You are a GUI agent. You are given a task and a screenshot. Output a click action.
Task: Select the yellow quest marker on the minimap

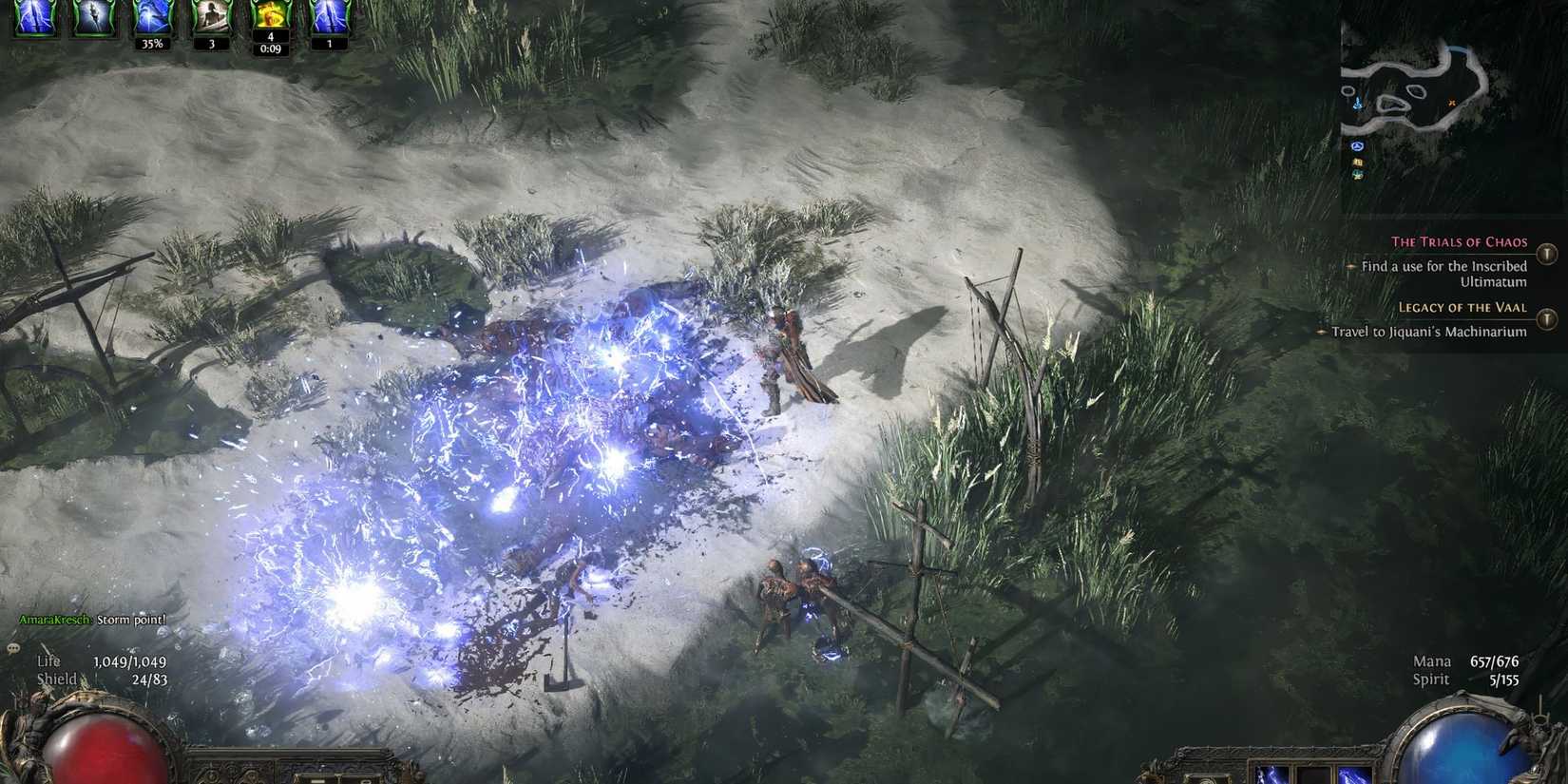[1358, 162]
